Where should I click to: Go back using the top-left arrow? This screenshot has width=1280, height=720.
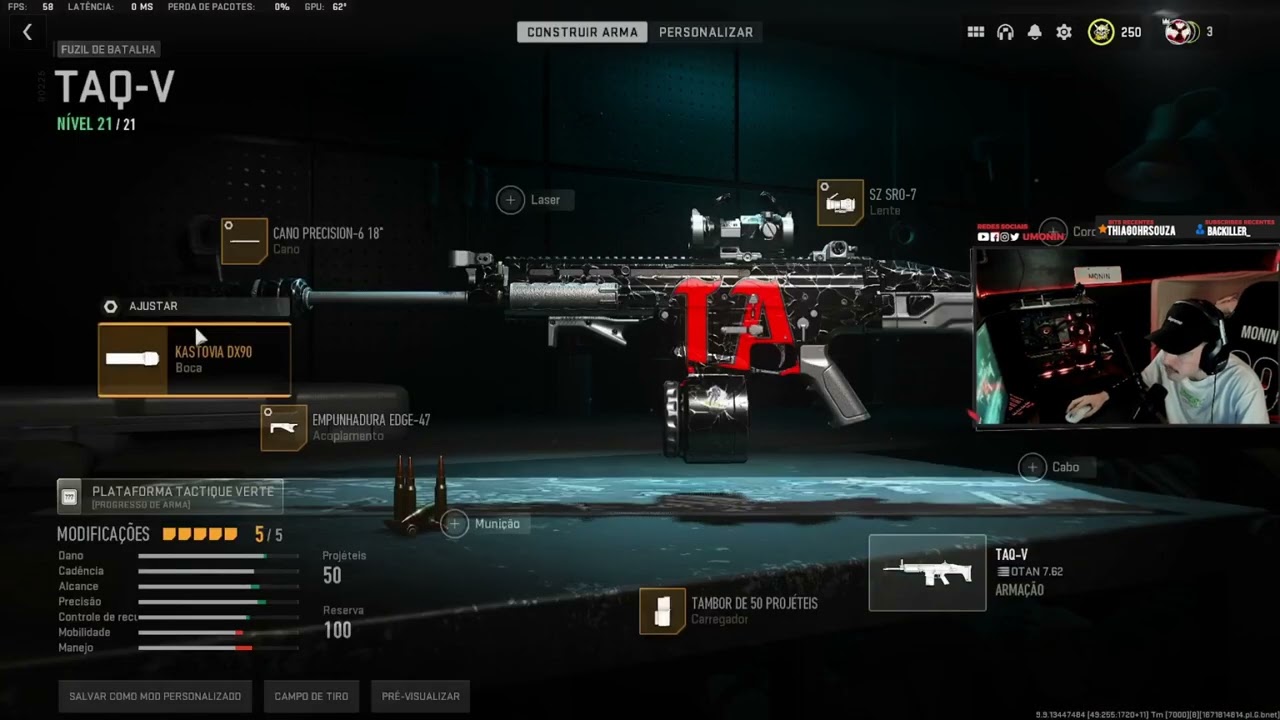click(x=27, y=32)
